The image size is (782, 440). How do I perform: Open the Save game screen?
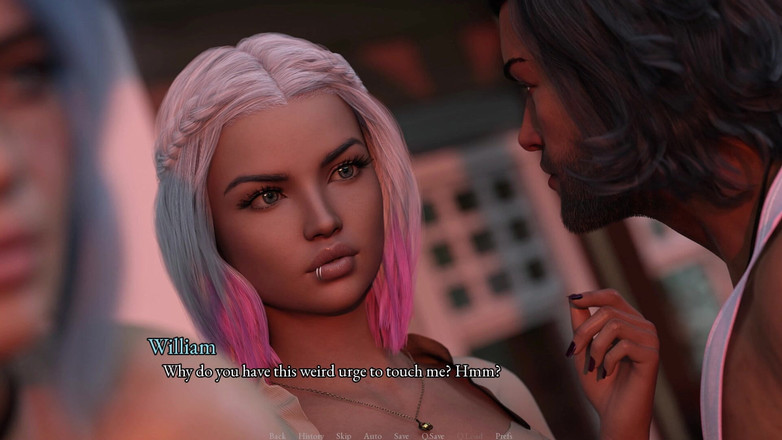401,436
